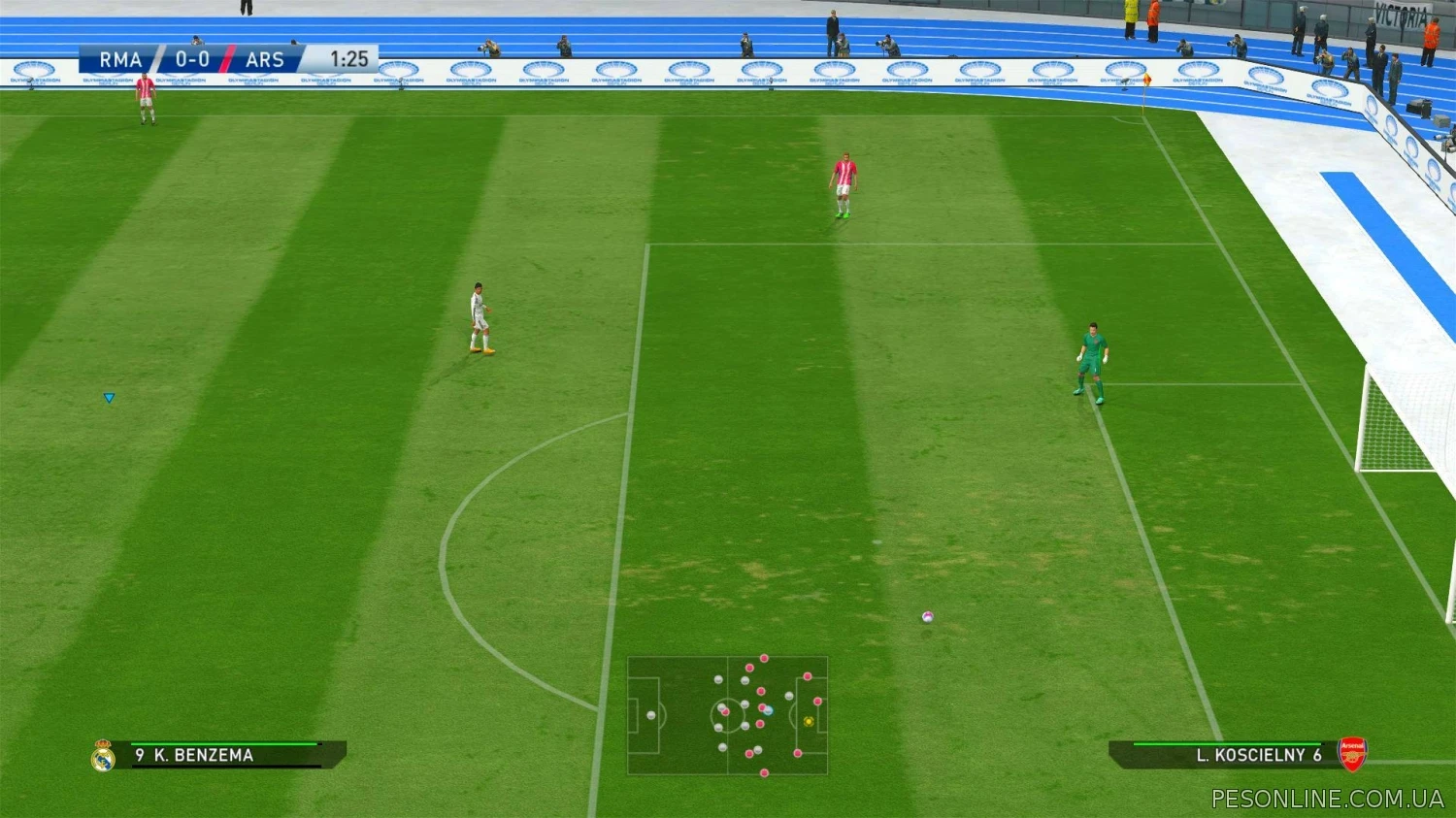Click the Arsenal crest beside Koscielny
This screenshot has width=1456, height=818.
pyautogui.click(x=1350, y=756)
